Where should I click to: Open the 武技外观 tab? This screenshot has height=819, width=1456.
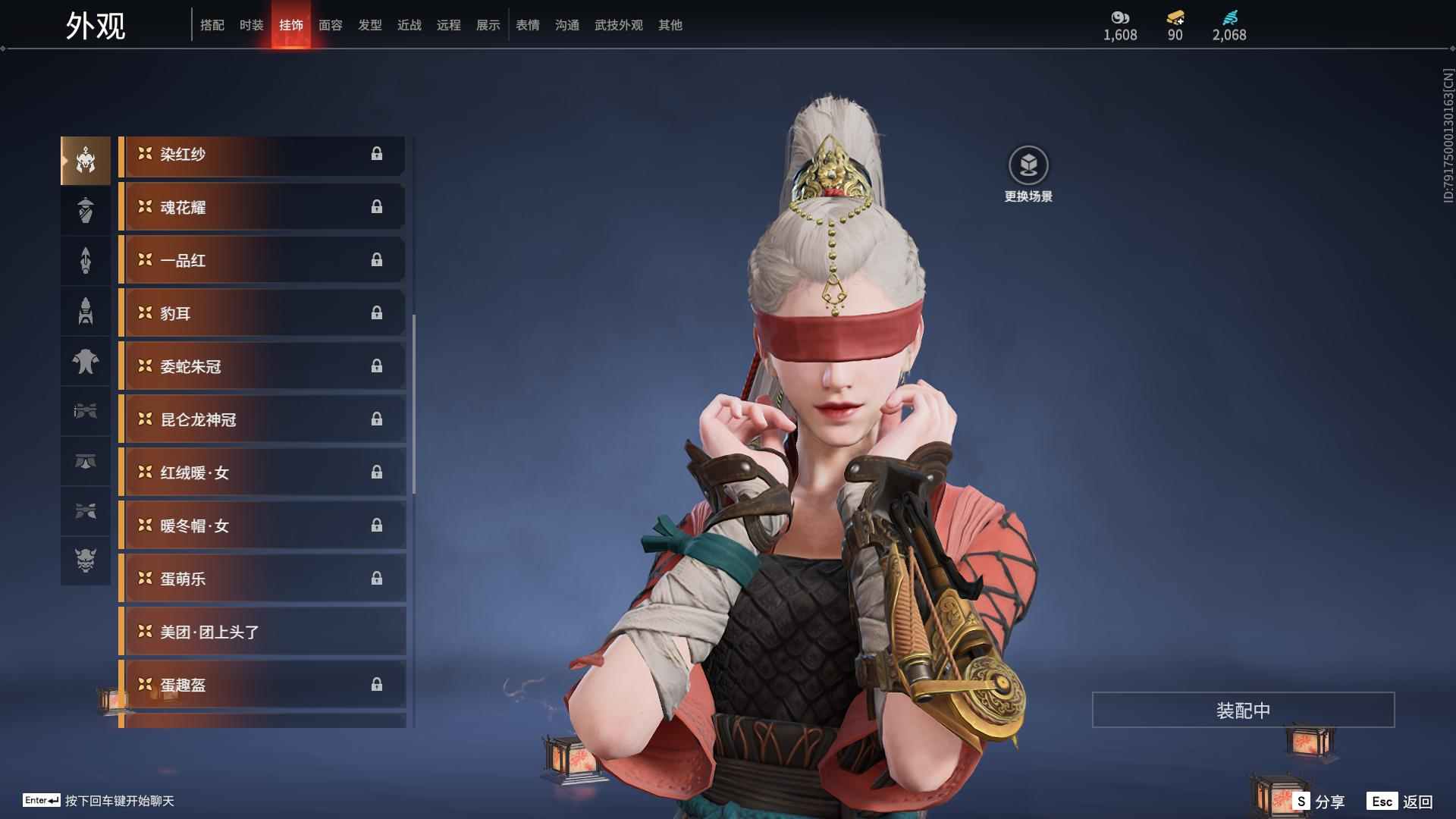pos(618,25)
